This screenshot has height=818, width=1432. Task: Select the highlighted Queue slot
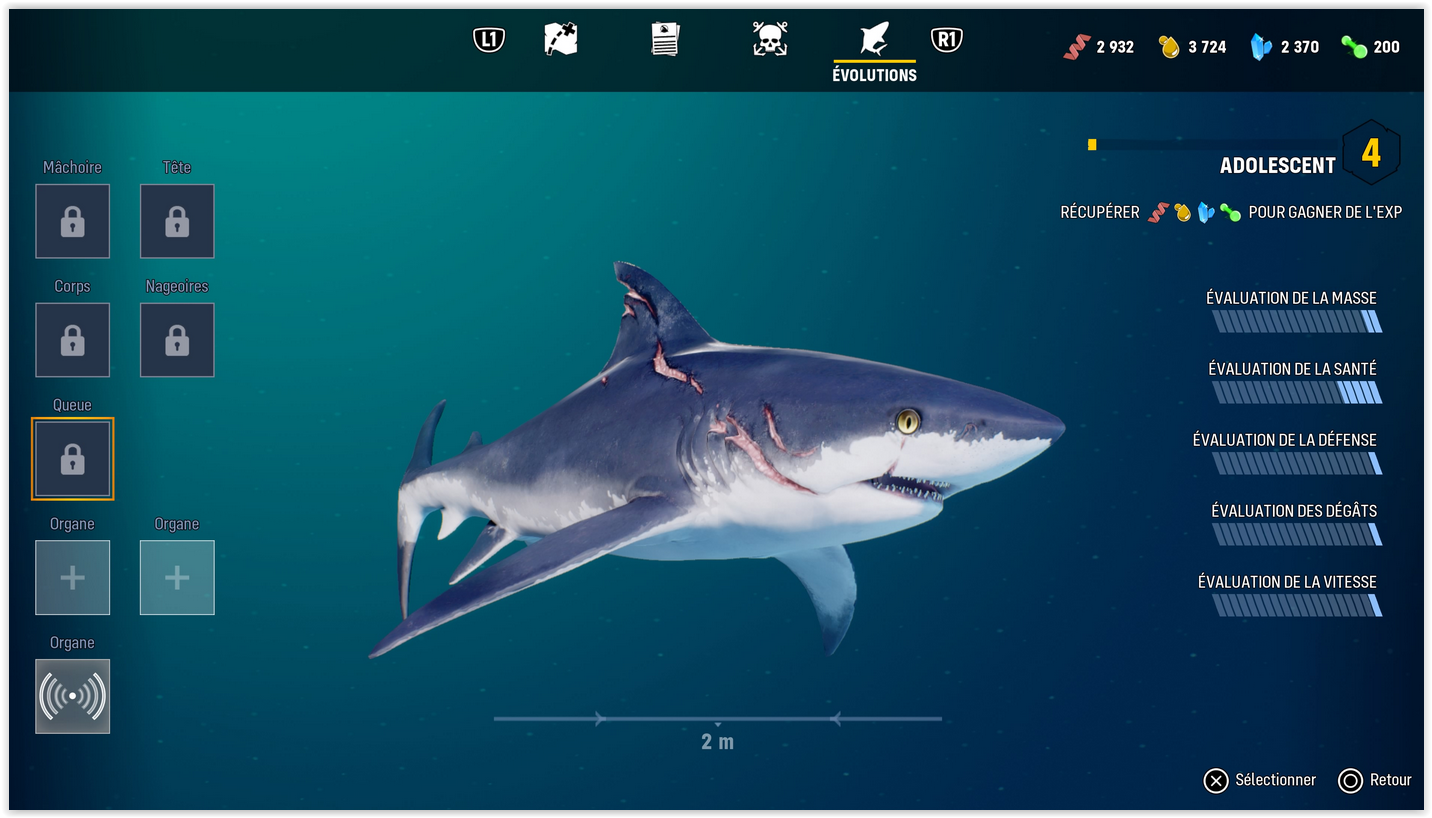point(73,459)
